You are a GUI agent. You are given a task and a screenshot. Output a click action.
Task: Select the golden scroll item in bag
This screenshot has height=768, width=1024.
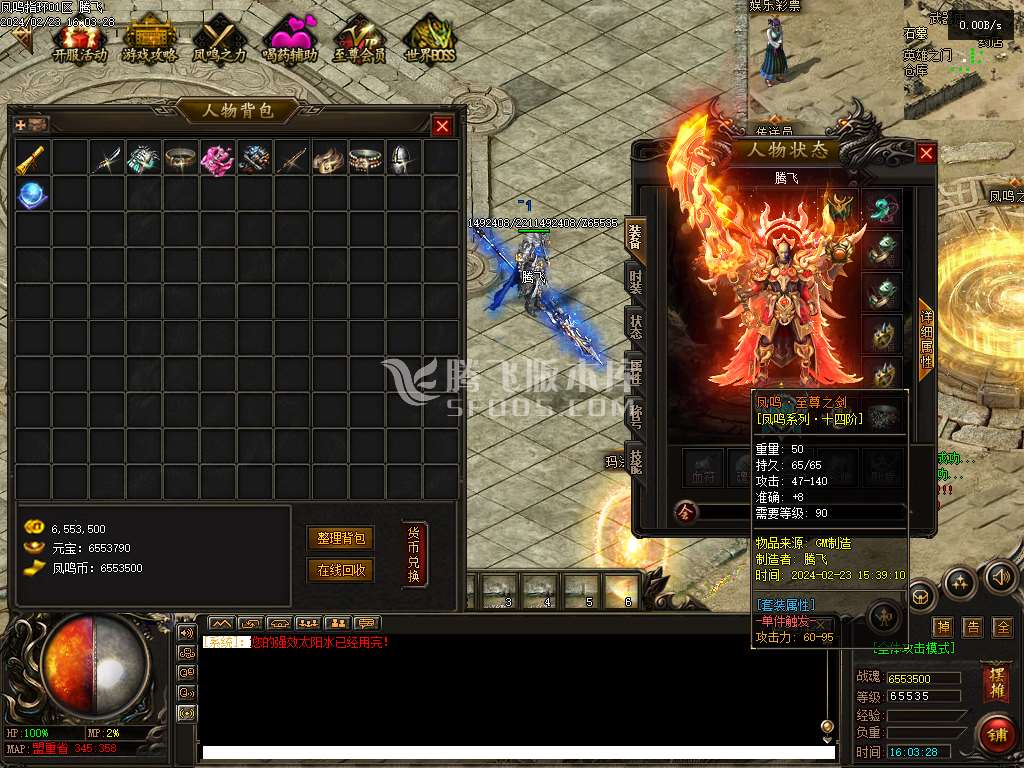(x=33, y=158)
